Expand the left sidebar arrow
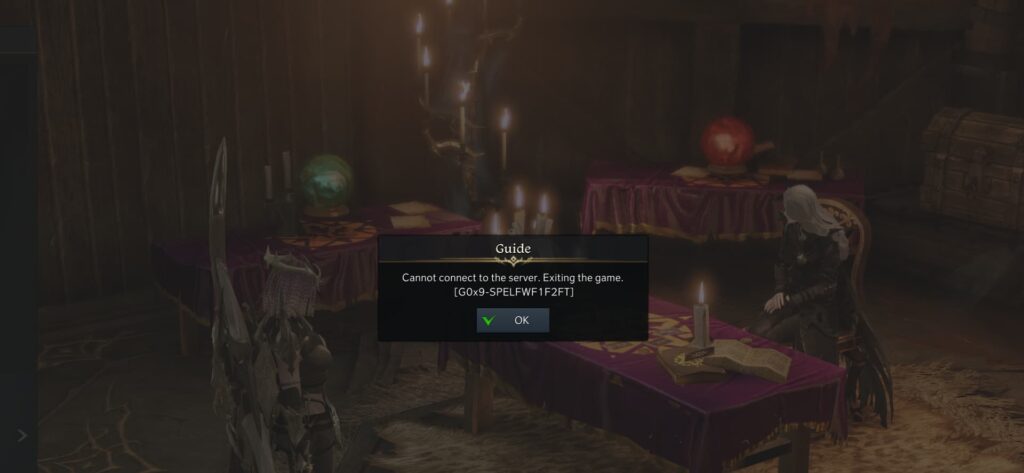Image resolution: width=1024 pixels, height=473 pixels. coord(22,436)
